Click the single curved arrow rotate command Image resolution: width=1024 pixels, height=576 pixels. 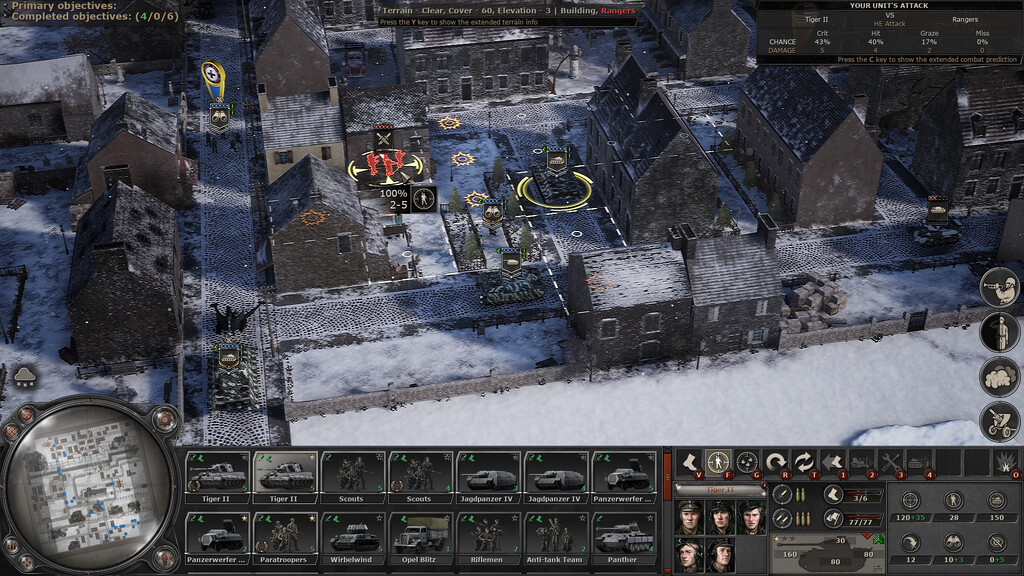coord(775,462)
